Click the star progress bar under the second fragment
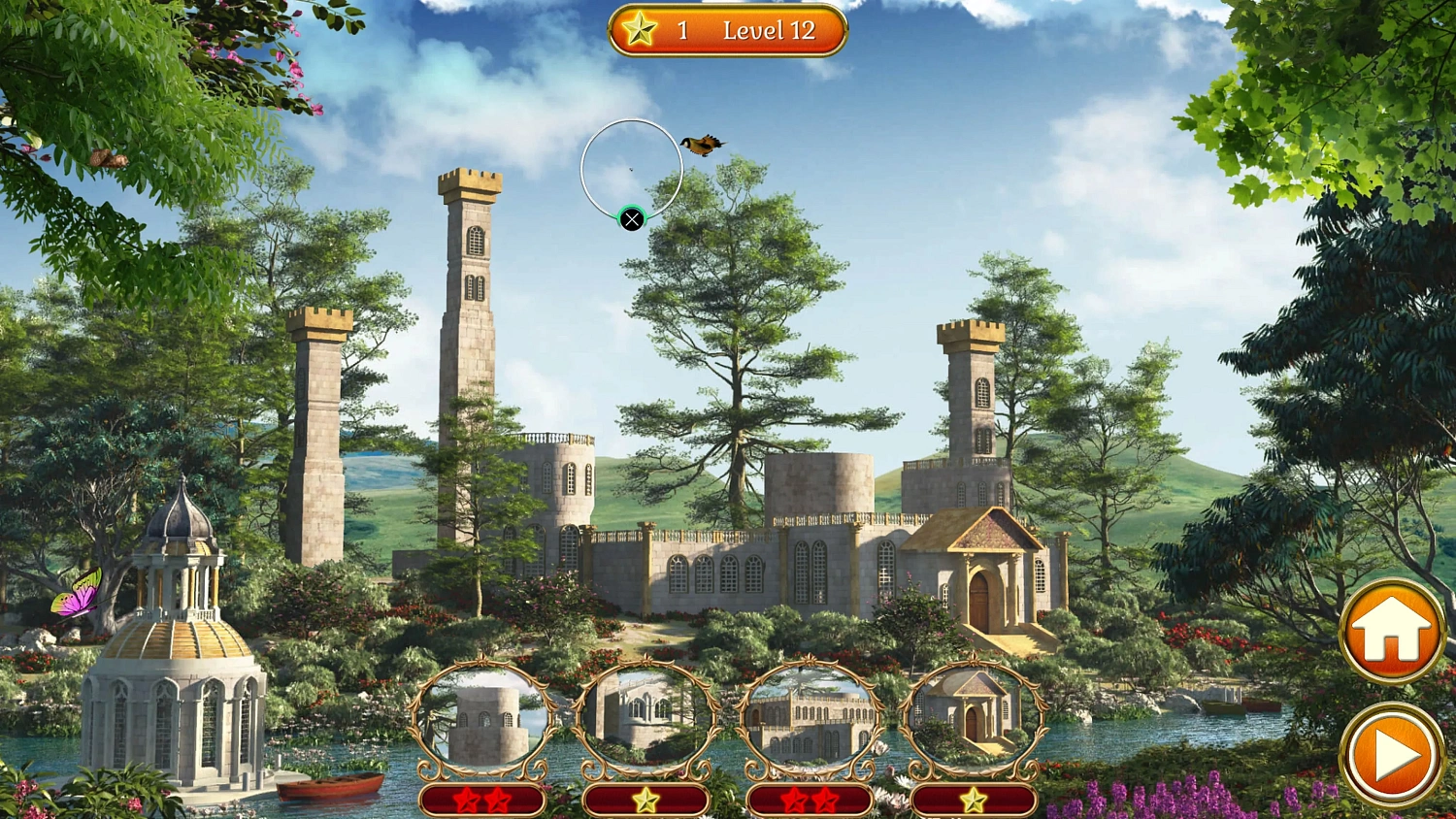1456x819 pixels. (645, 802)
